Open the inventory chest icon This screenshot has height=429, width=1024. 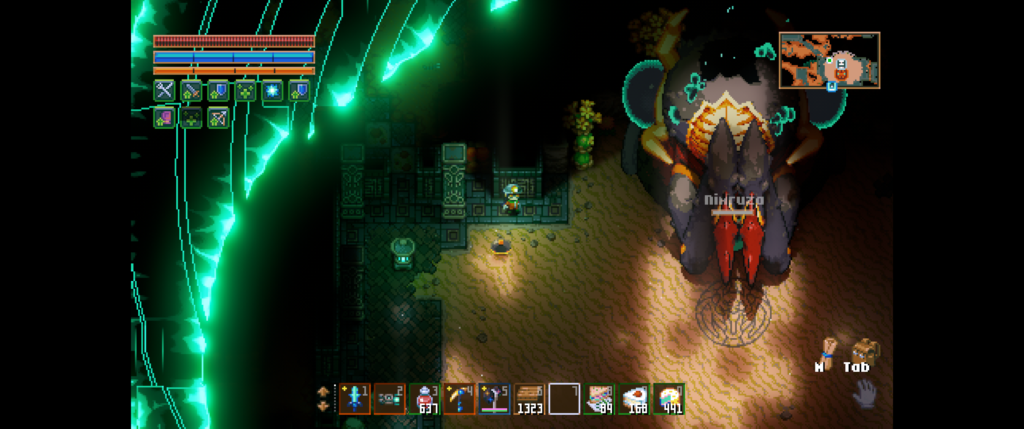(863, 349)
